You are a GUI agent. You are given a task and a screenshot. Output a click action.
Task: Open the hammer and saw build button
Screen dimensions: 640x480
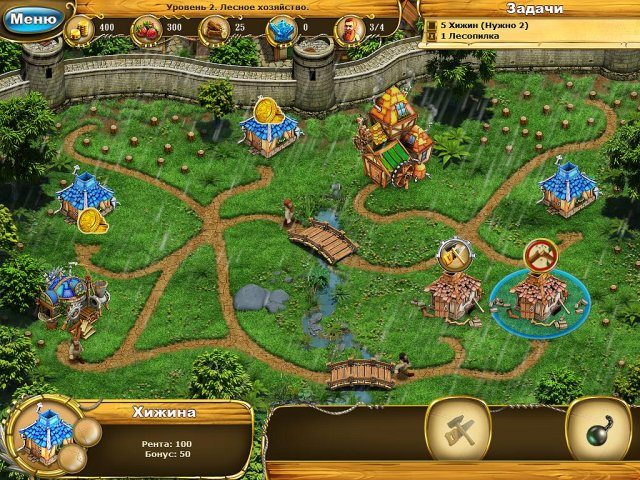coord(457,431)
